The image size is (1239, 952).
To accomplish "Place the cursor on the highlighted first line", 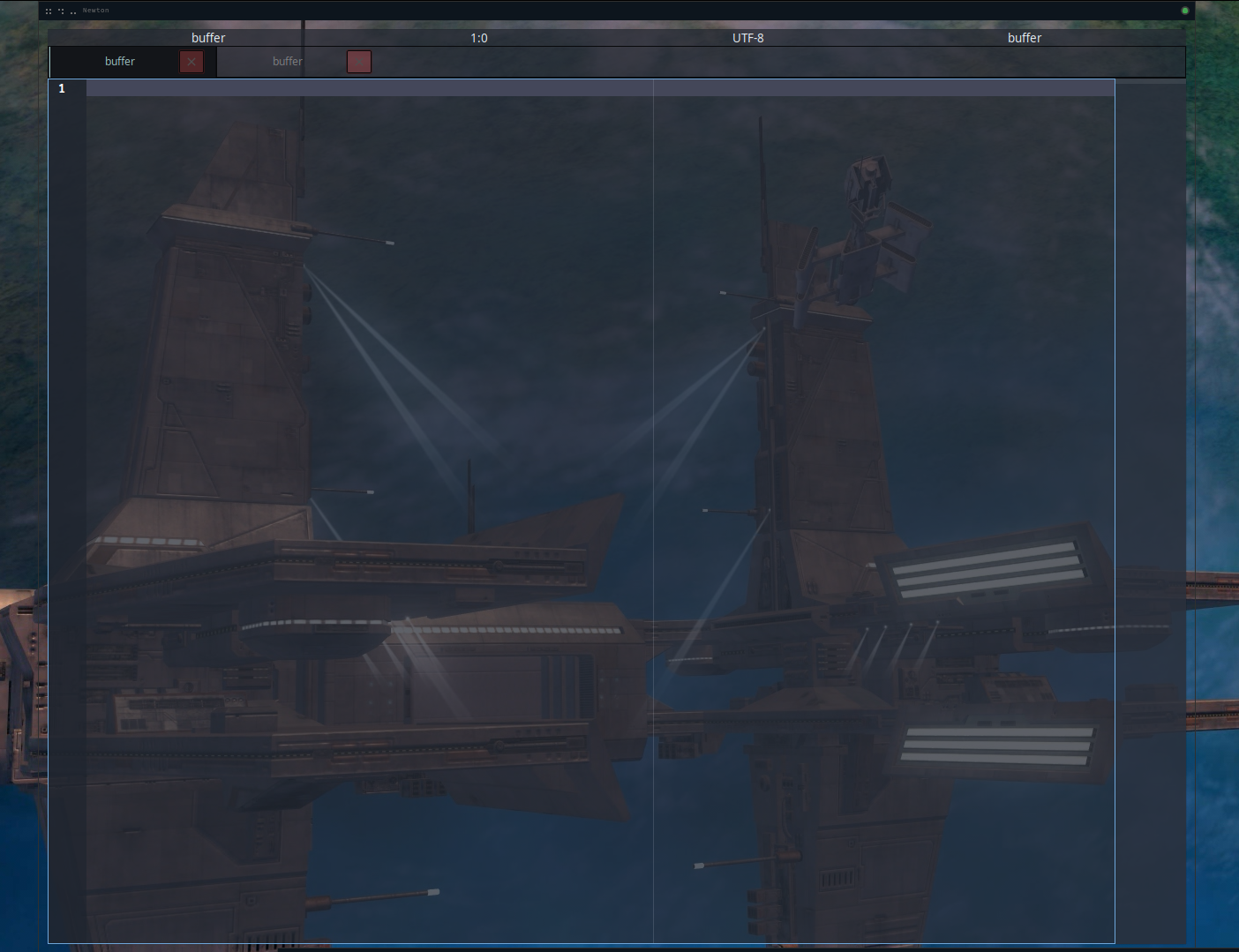I will [353, 87].
